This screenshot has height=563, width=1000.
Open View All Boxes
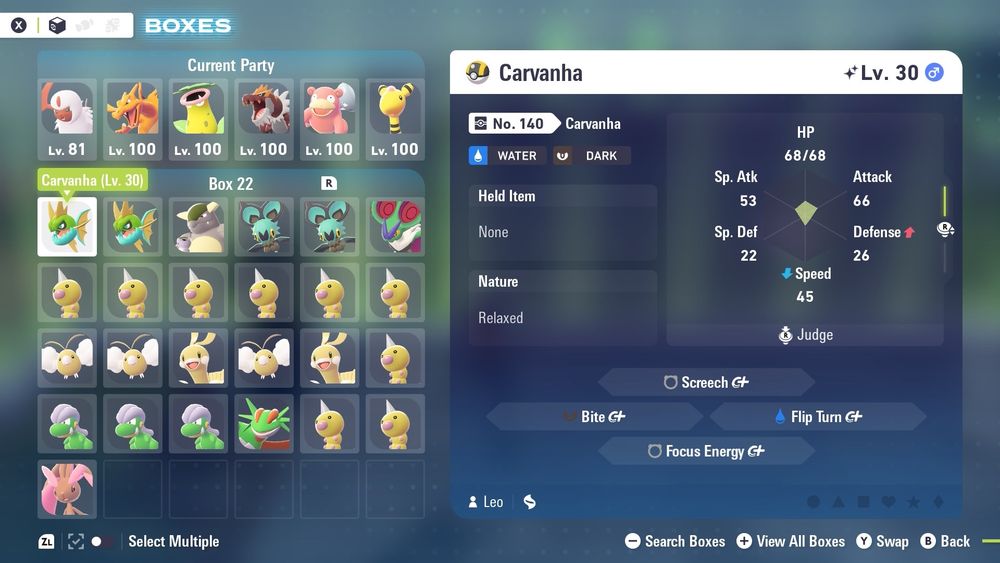coord(791,541)
